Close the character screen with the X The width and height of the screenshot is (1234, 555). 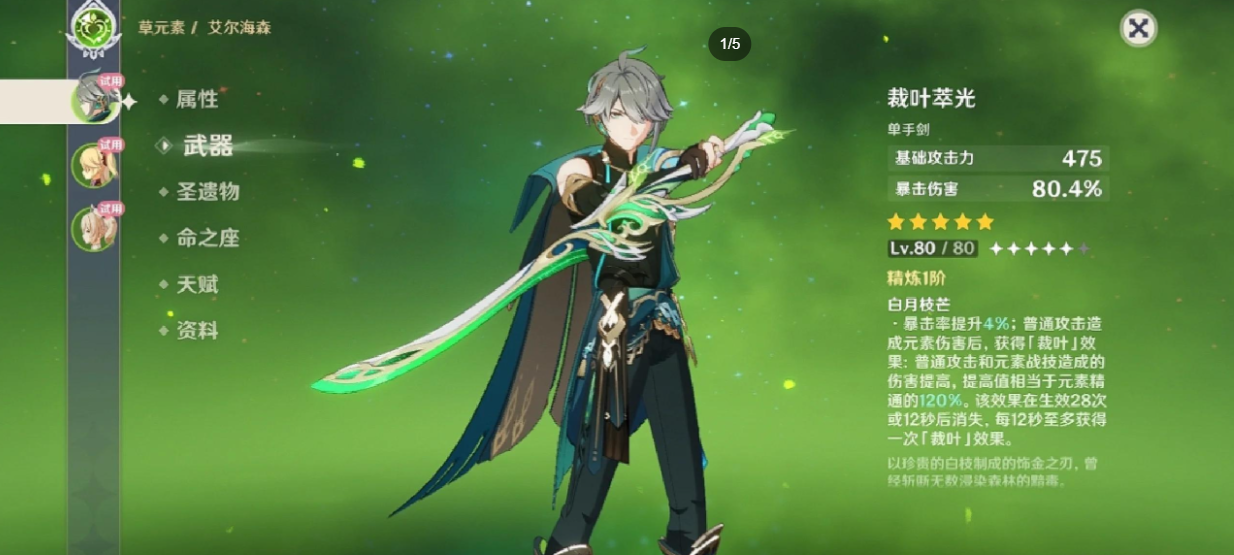(x=1138, y=28)
